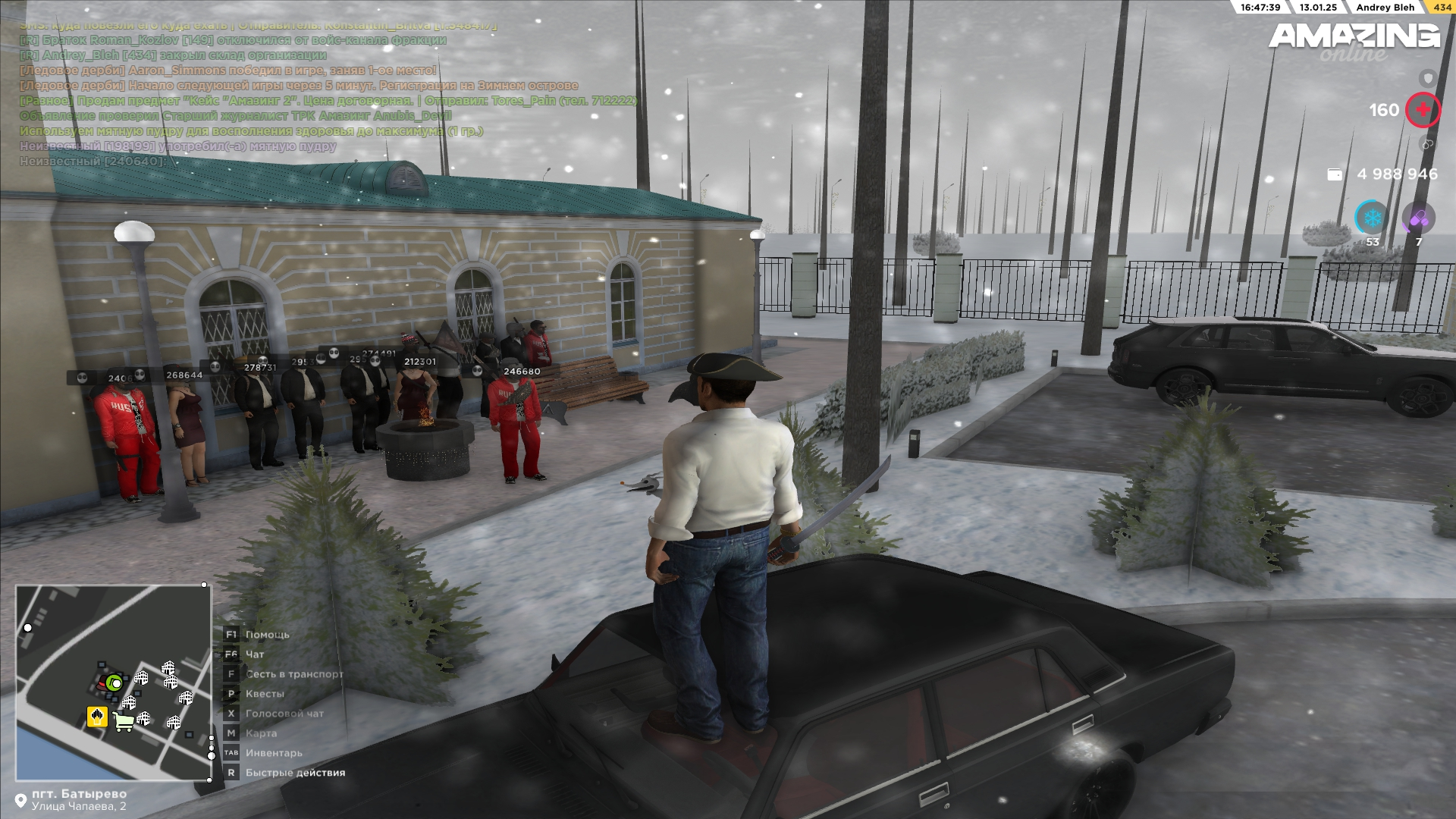Click the grenade icon under the health
1456x819 pixels.
point(1427,144)
